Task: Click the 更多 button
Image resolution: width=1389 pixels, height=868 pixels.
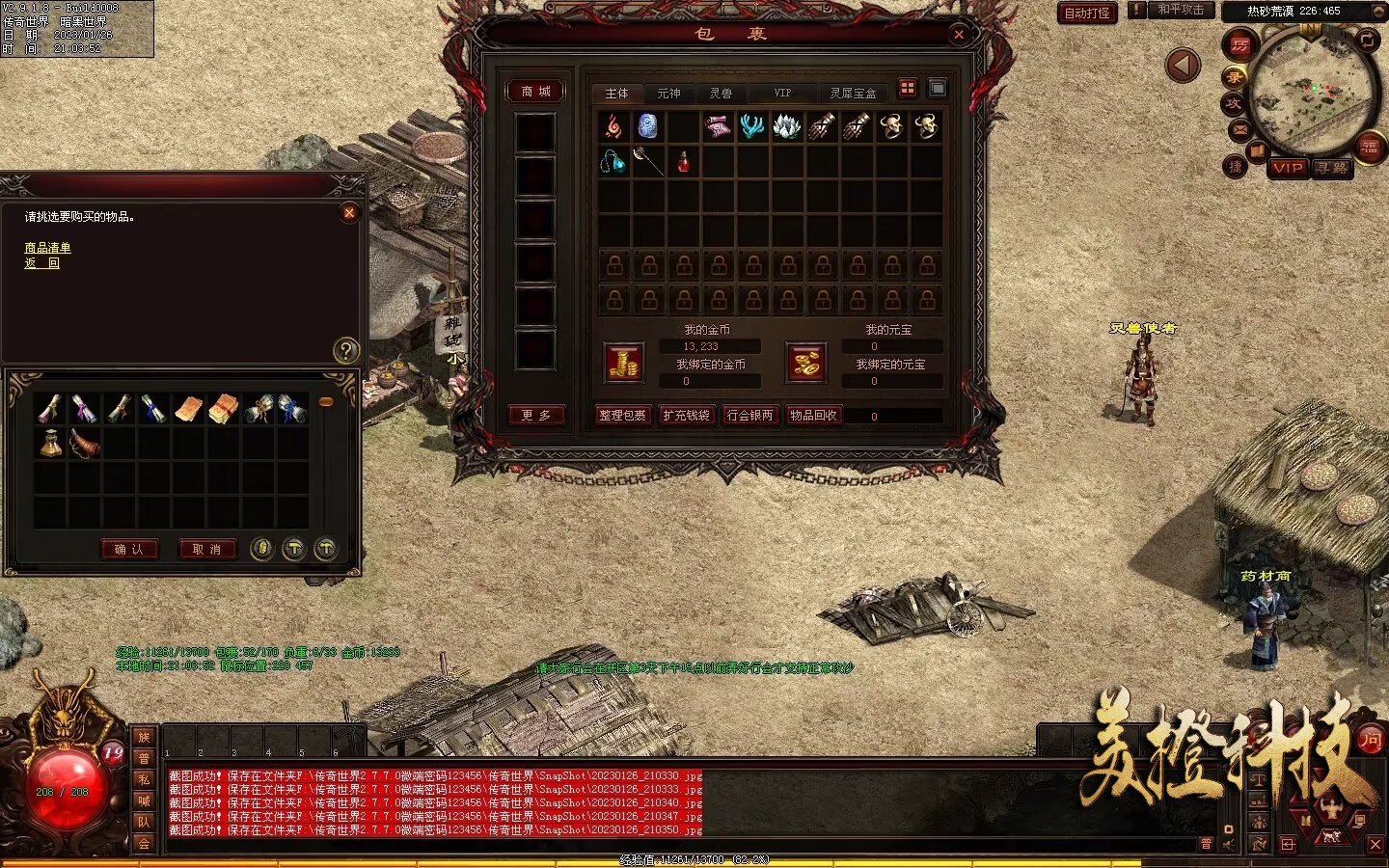Action: 535,416
